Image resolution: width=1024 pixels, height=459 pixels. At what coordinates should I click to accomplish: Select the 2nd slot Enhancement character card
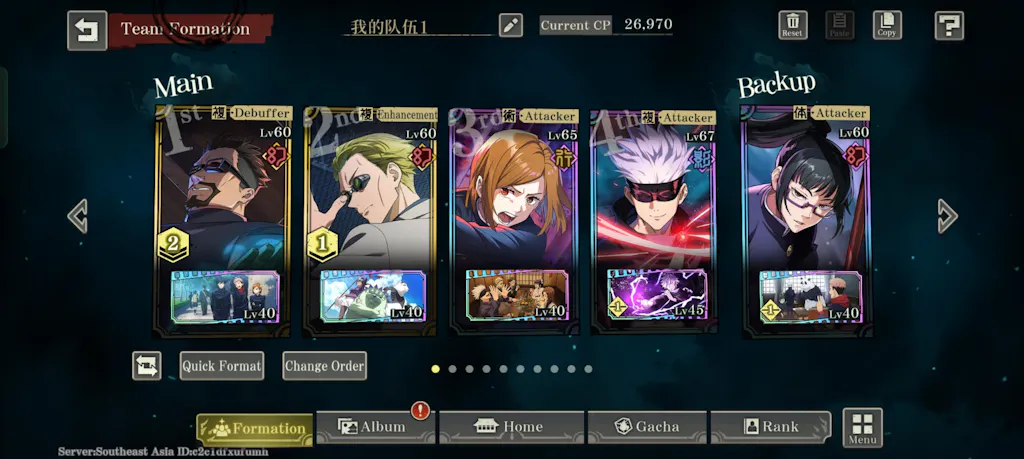[x=371, y=200]
